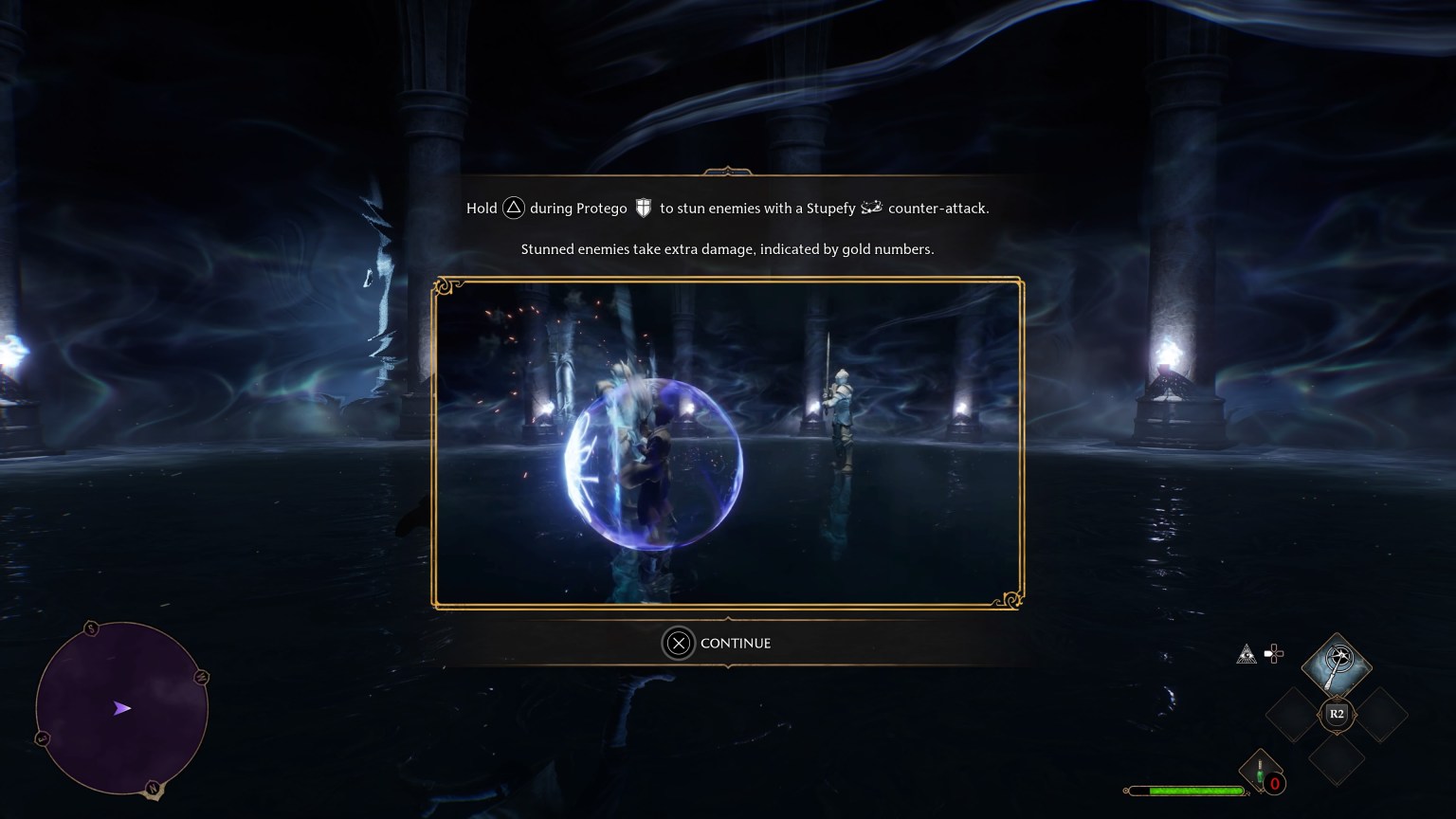Click the Triangle button glyph in the tutorial text
This screenshot has height=819, width=1456.
click(x=513, y=208)
